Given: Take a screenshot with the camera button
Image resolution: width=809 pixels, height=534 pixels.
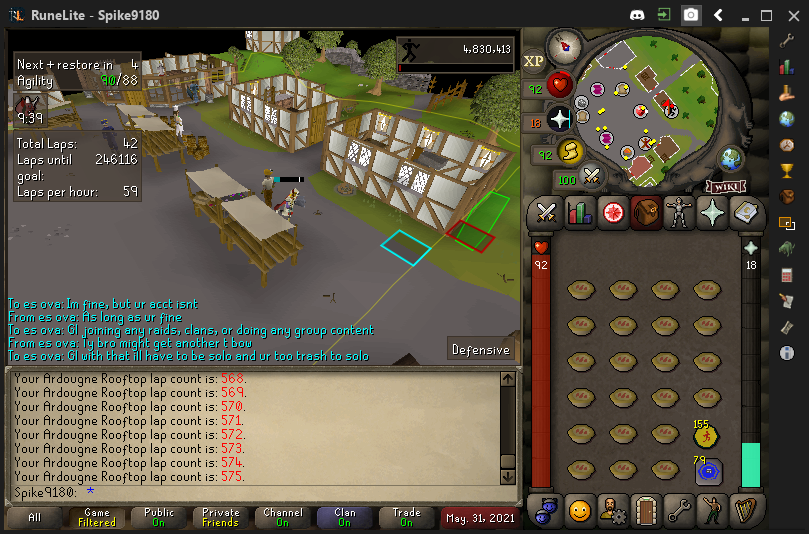Looking at the screenshot, I should click(691, 15).
